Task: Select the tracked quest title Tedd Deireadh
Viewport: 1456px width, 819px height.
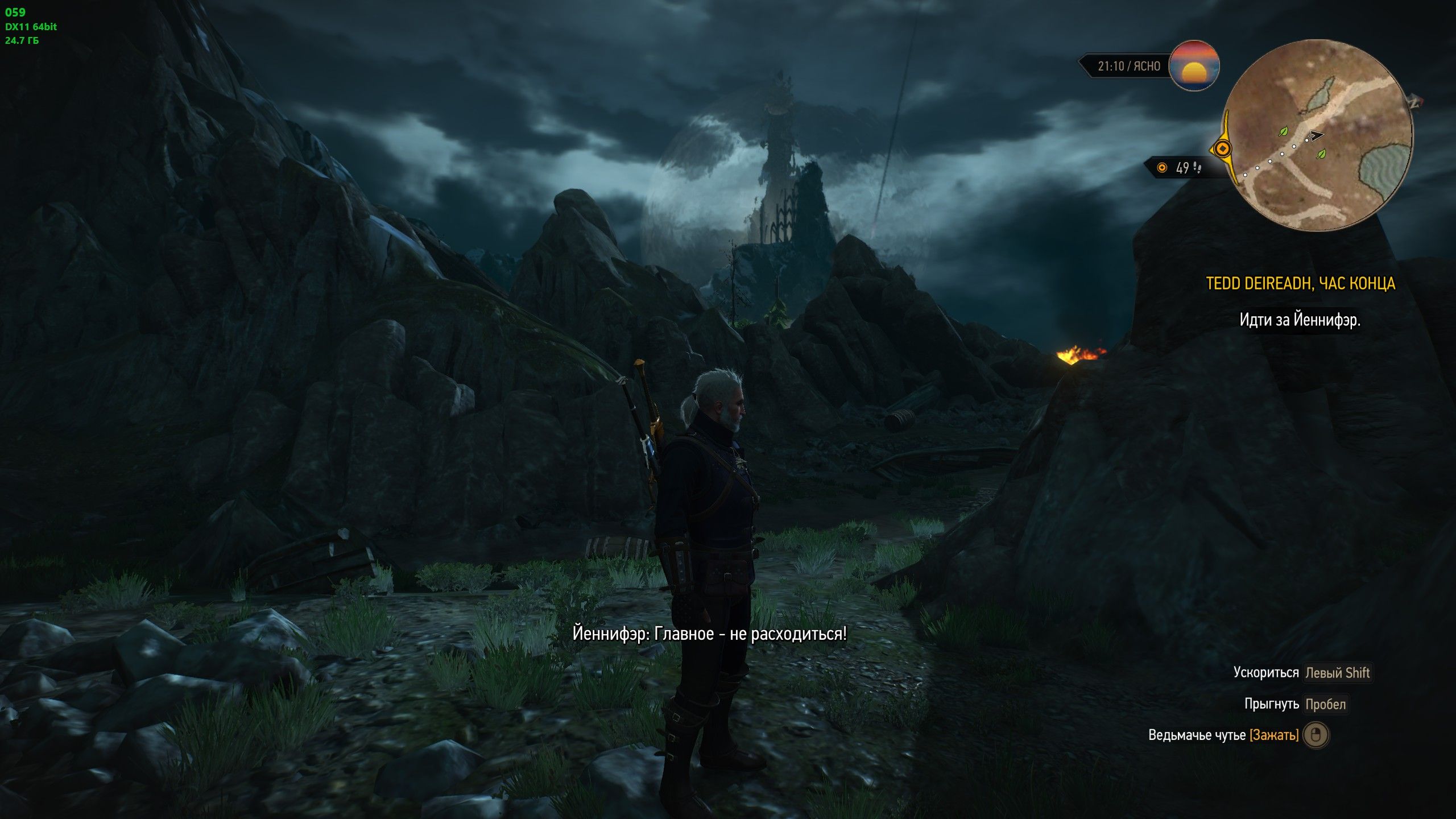Action: 1300,283
